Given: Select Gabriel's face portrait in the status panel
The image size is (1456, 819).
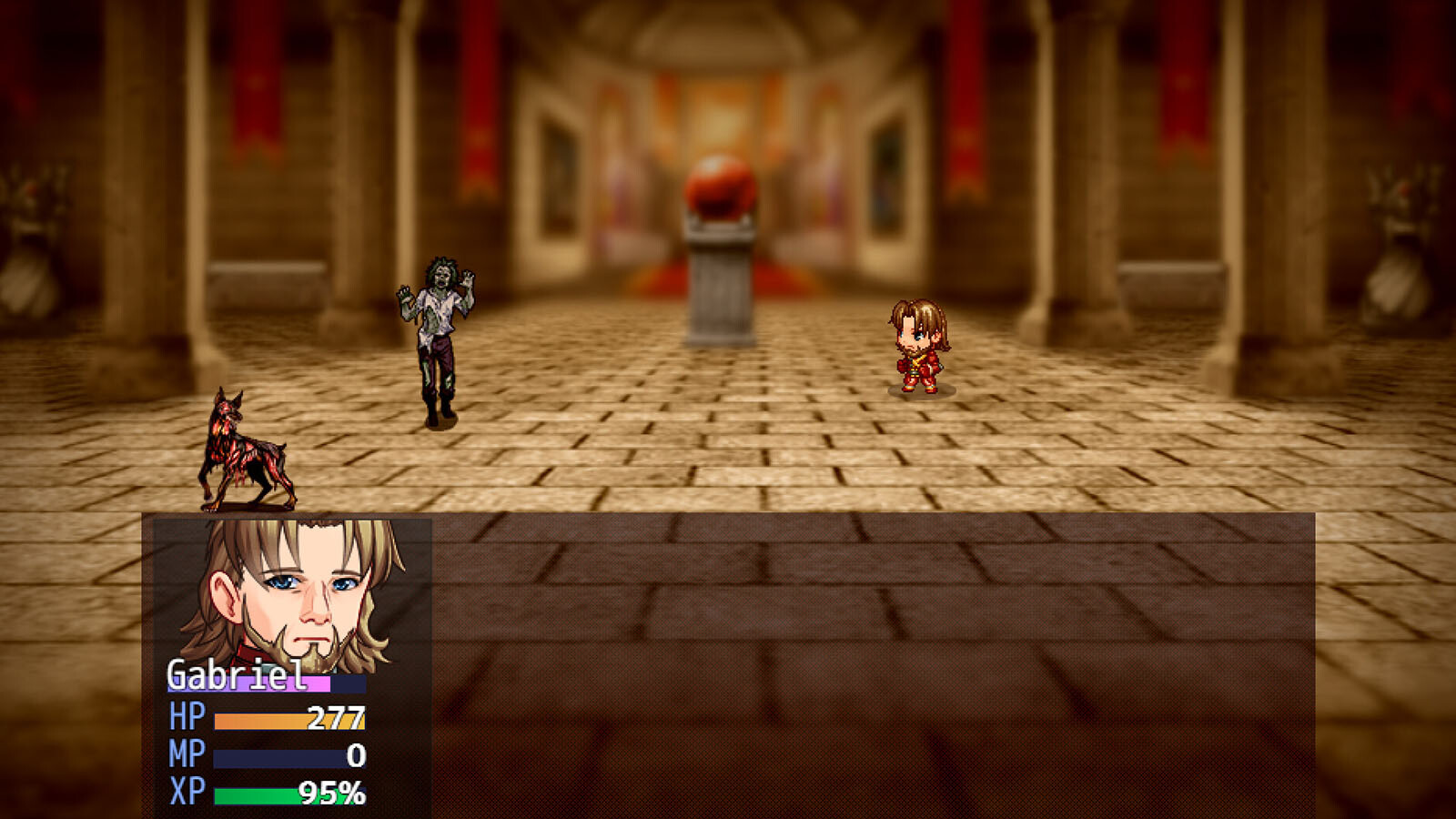Looking at the screenshot, I should coord(293,591).
